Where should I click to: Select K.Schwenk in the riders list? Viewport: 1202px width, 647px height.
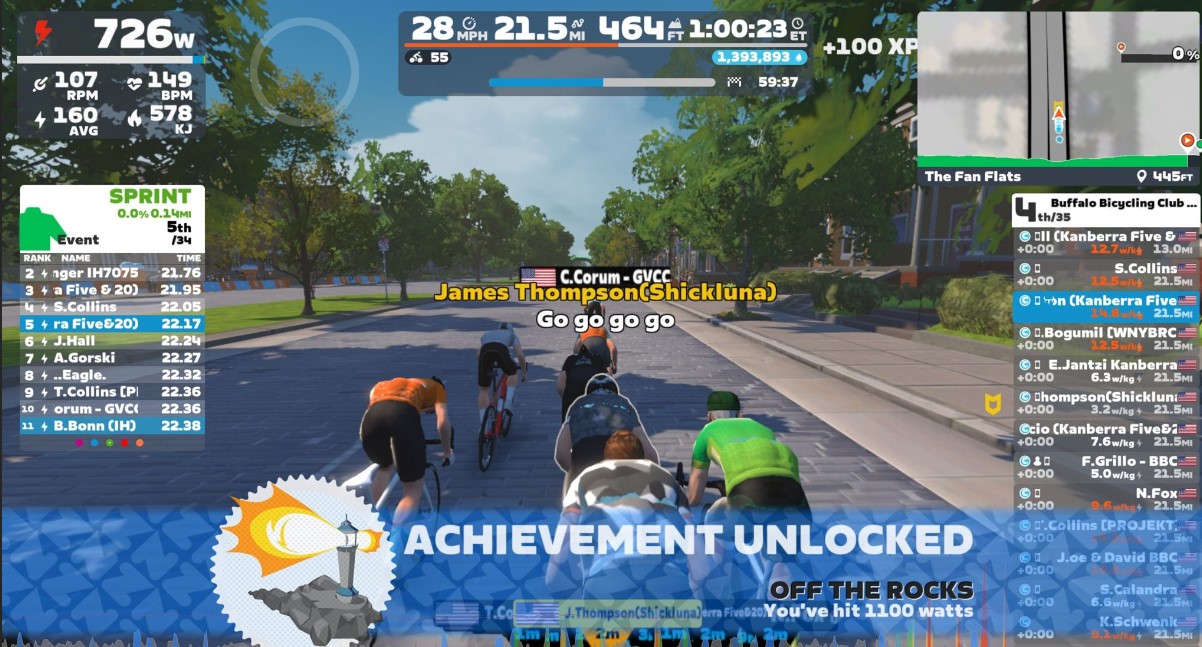(x=1106, y=627)
